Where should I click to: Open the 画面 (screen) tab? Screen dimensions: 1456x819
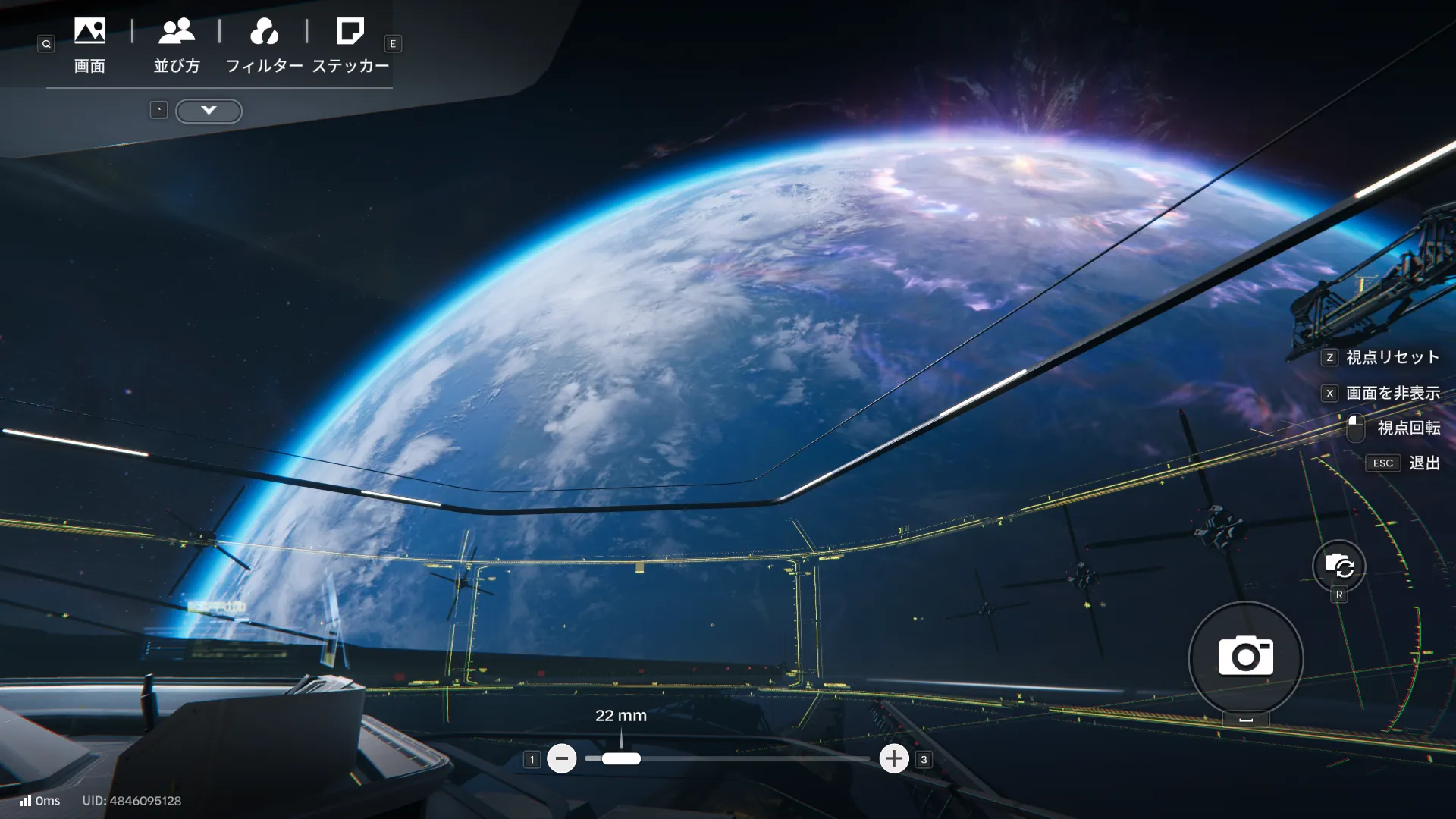pos(89,45)
